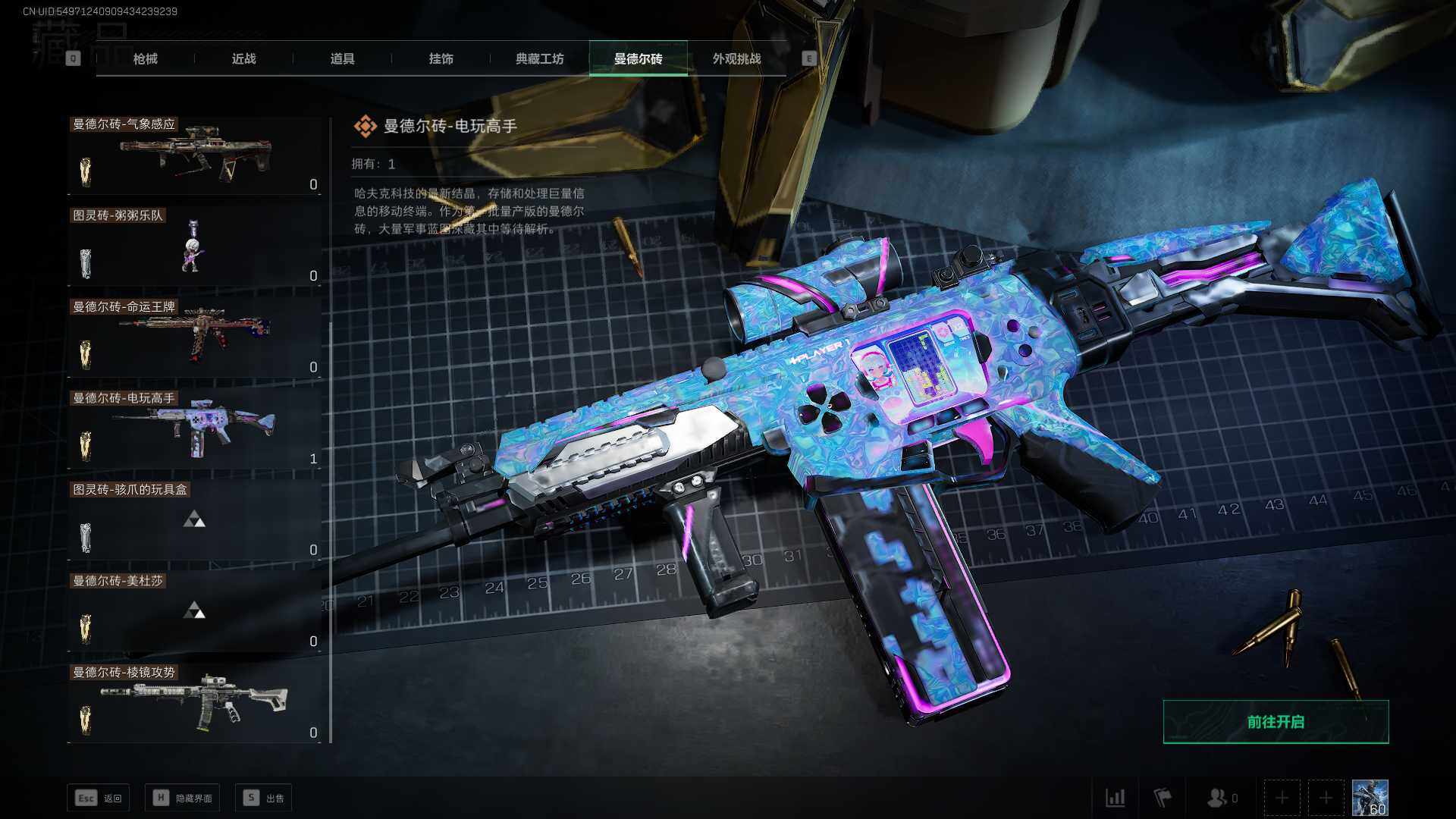Switch to the 挂饰 category
The image size is (1456, 819).
441,58
